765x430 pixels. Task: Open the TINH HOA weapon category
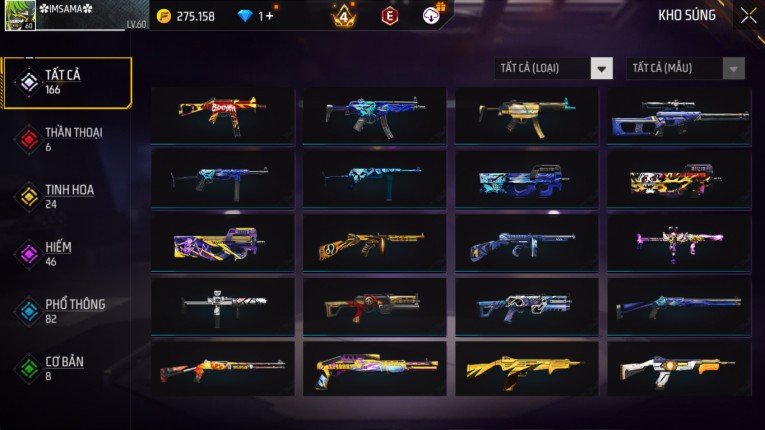(x=66, y=195)
